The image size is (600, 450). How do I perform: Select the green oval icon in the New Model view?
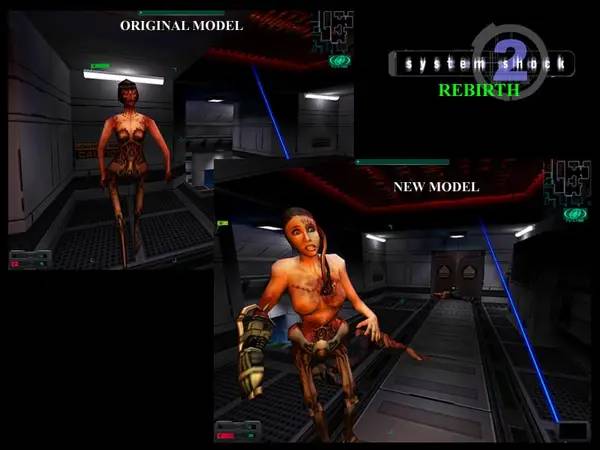point(574,214)
